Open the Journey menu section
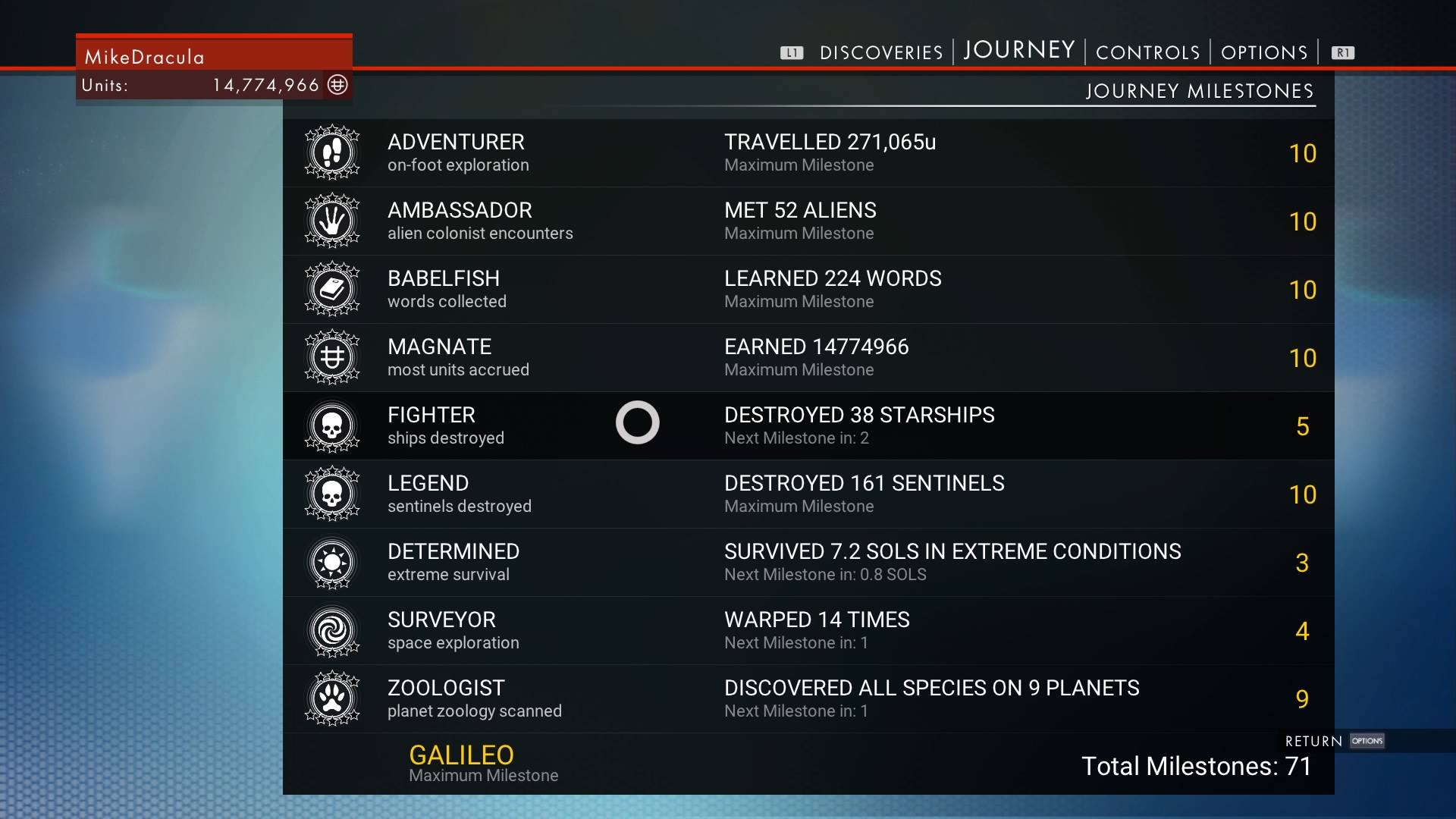Viewport: 1456px width, 819px height. pos(1018,50)
